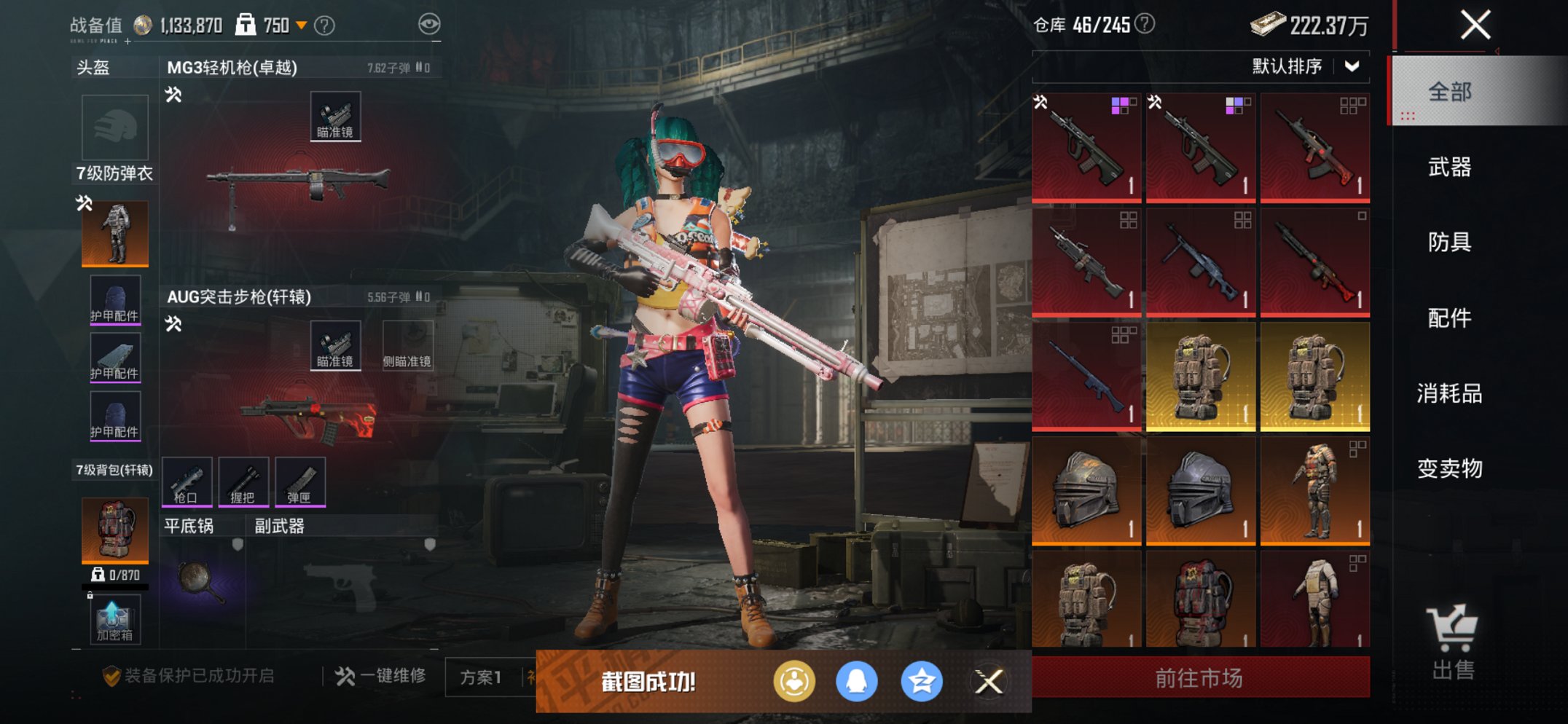The image size is (1568, 724).
Task: Select the 握把 grip attachment slot
Action: coord(246,481)
